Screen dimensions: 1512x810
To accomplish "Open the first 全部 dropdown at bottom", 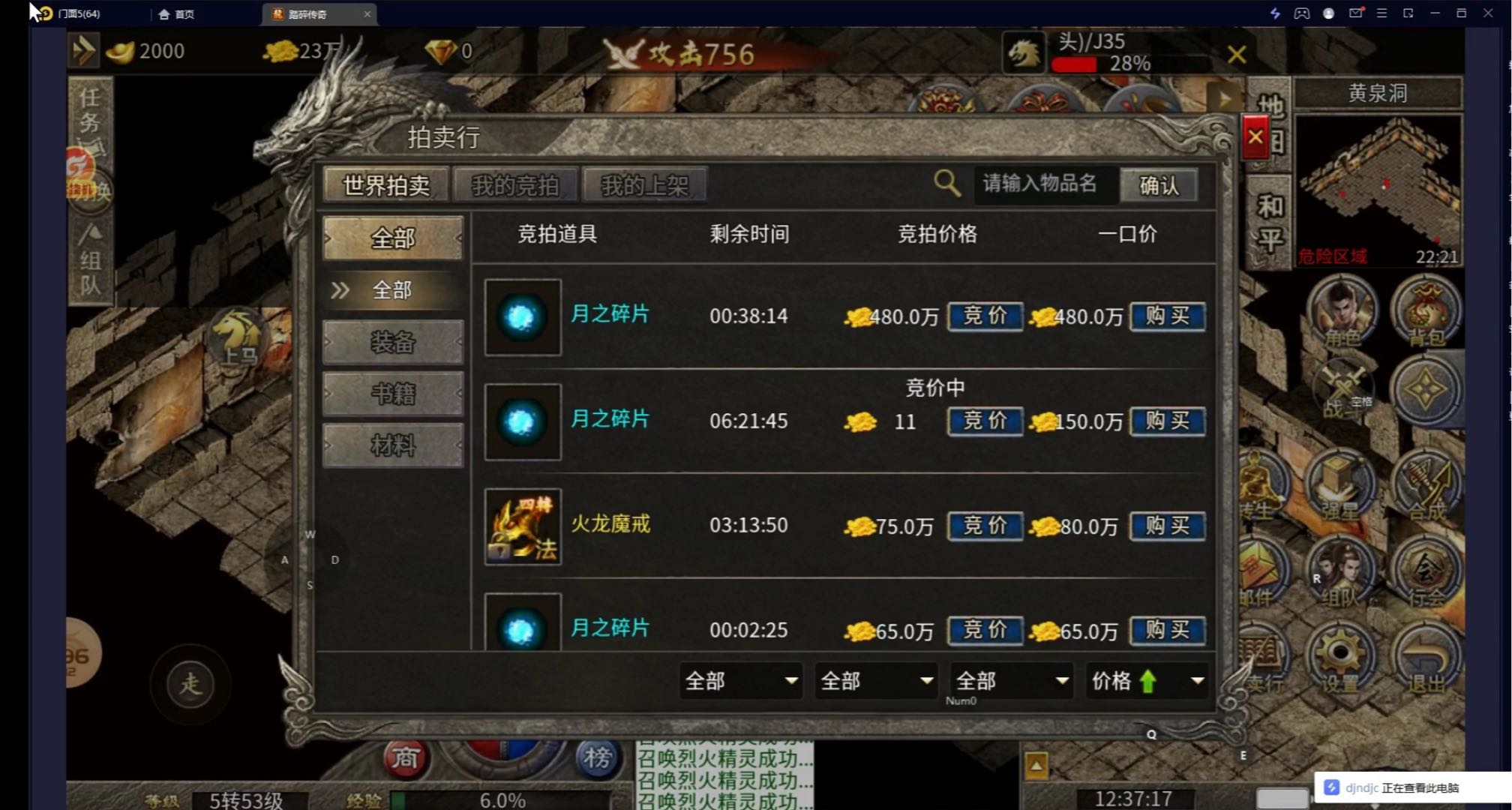I will [740, 681].
